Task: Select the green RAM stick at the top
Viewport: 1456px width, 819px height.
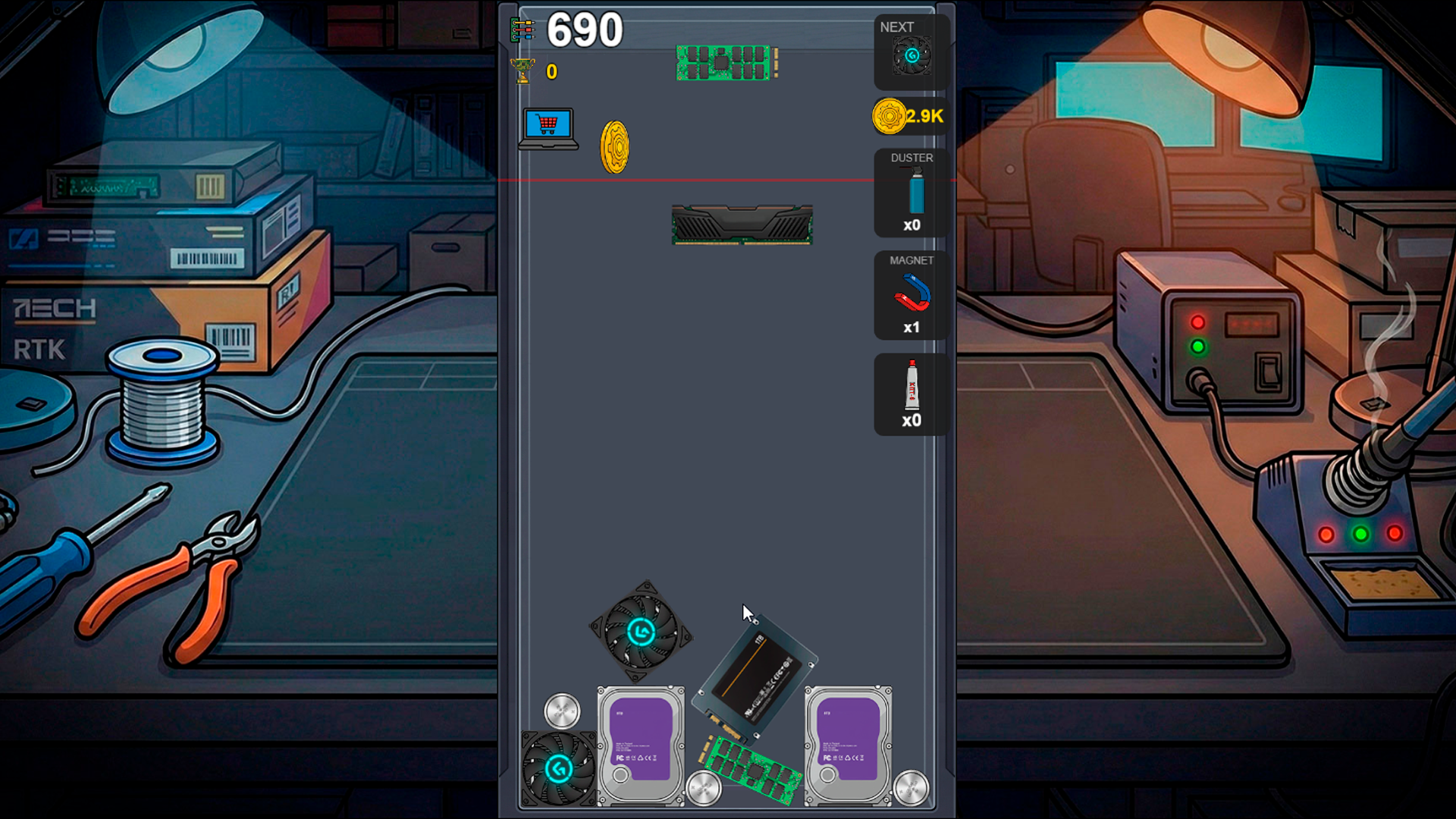Action: [724, 62]
